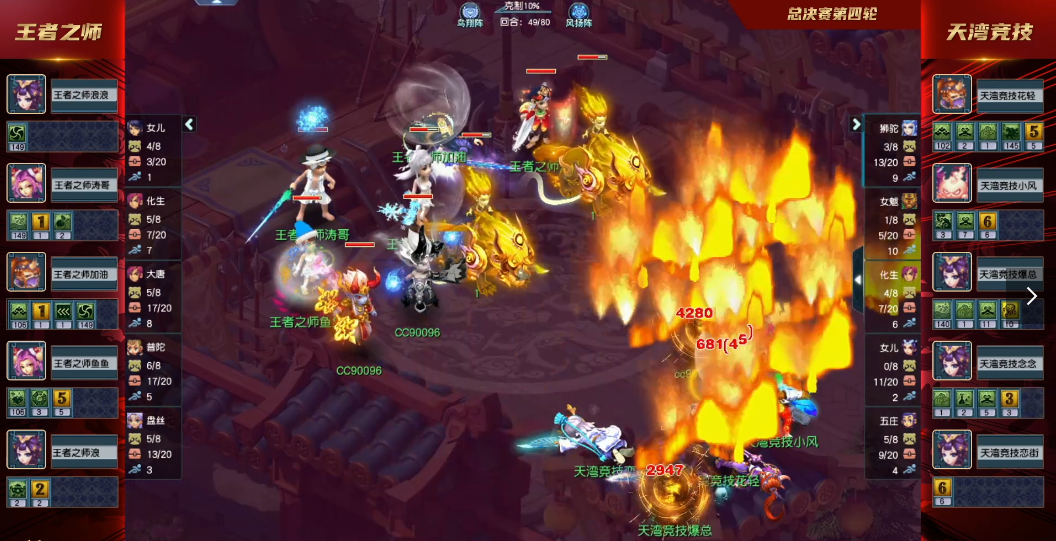This screenshot has height=541, width=1056.
Task: Select player row 天湾竞技念念
Action: [1009, 363]
